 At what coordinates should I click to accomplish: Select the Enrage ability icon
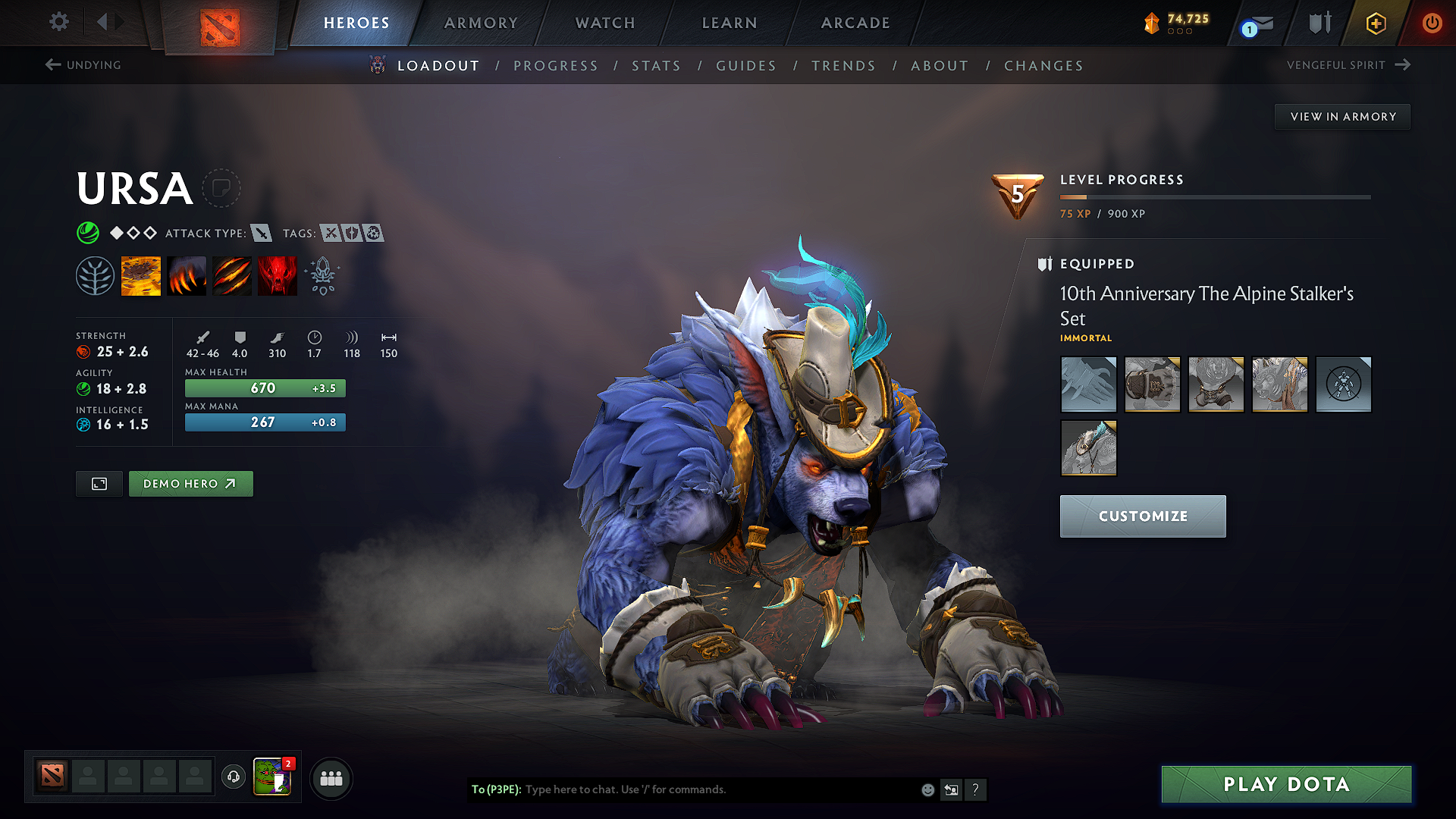click(x=278, y=275)
